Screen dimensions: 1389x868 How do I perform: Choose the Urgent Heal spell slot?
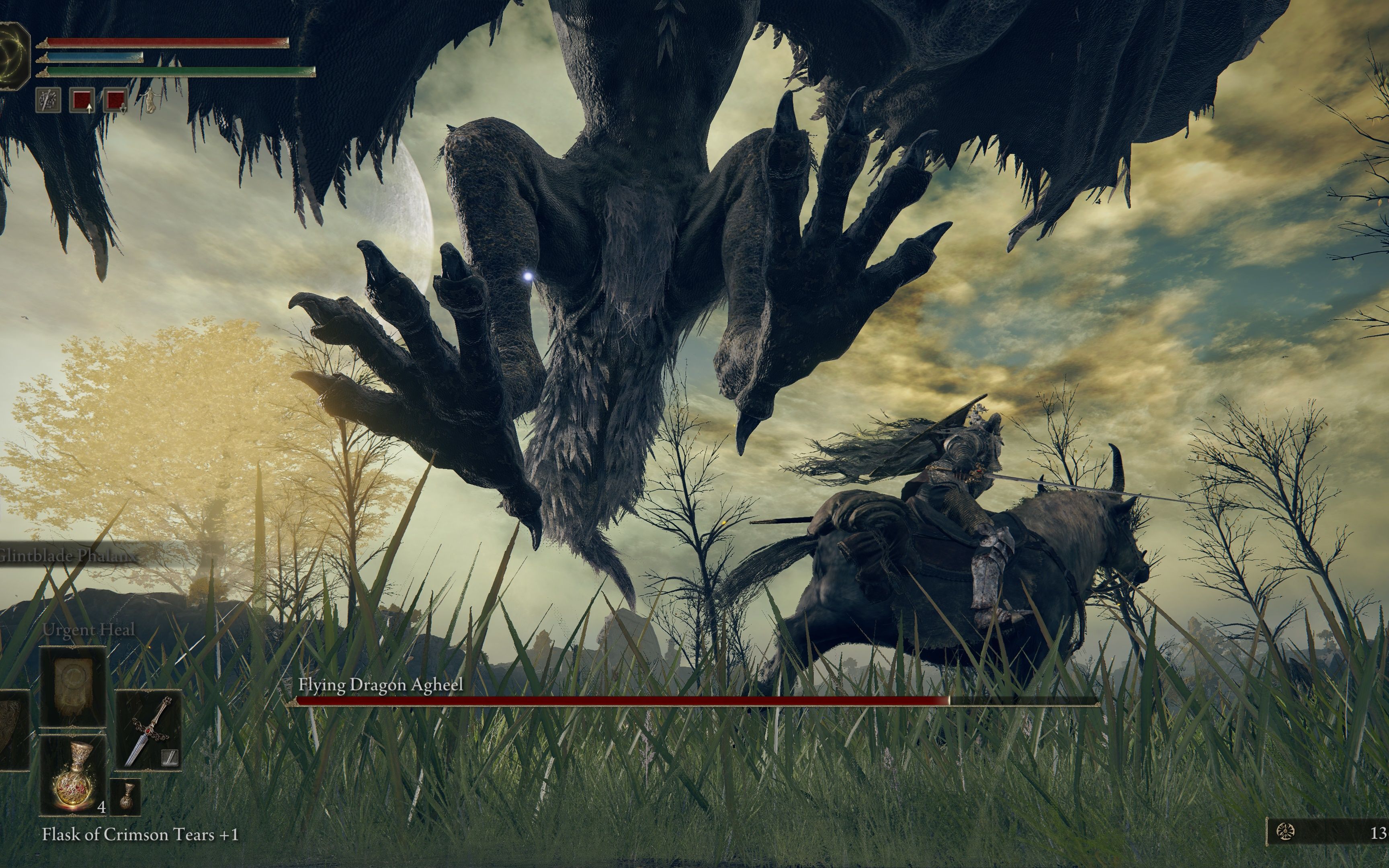coord(73,687)
